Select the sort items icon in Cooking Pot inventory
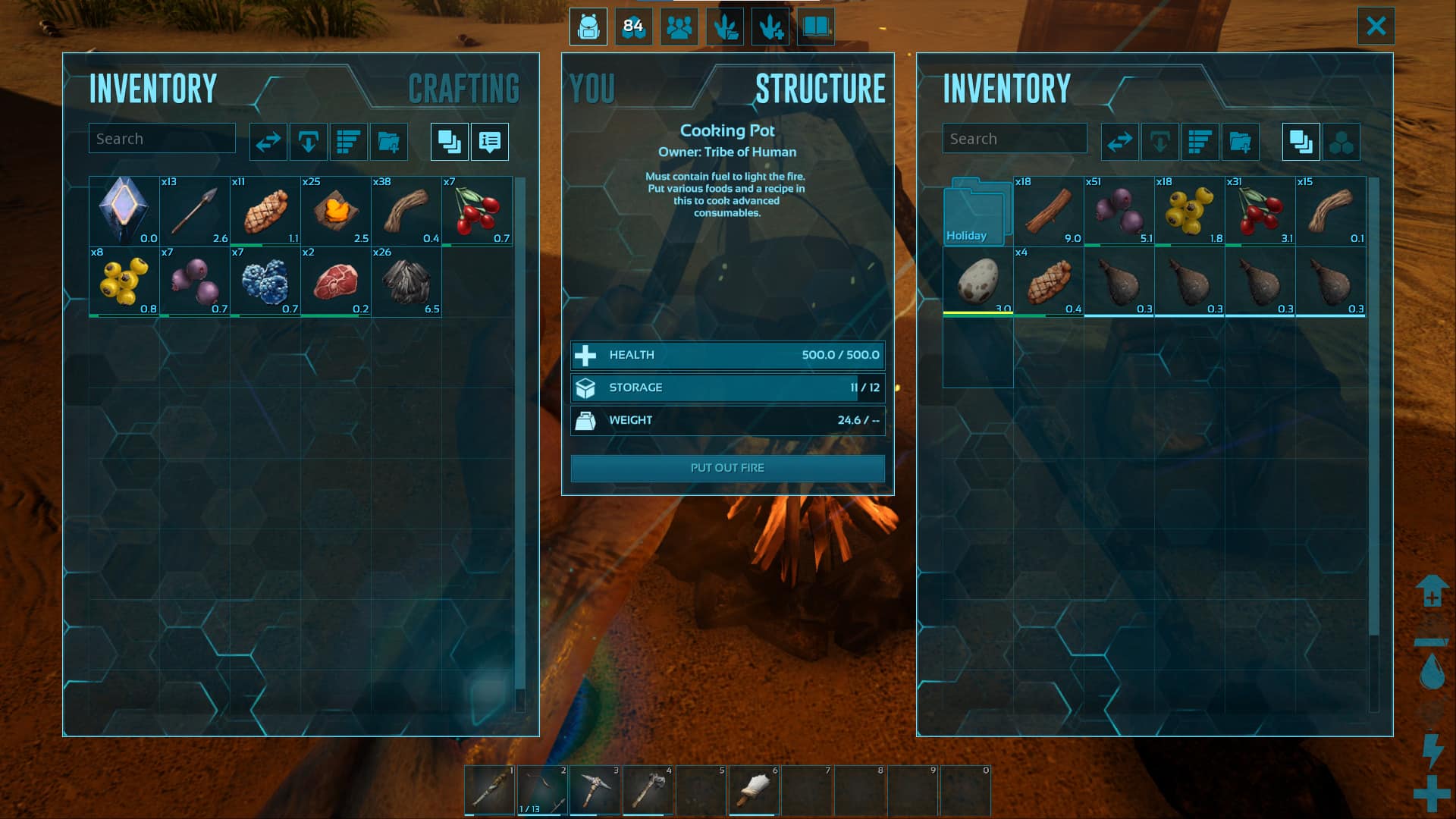The width and height of the screenshot is (1456, 819). 1200,142
